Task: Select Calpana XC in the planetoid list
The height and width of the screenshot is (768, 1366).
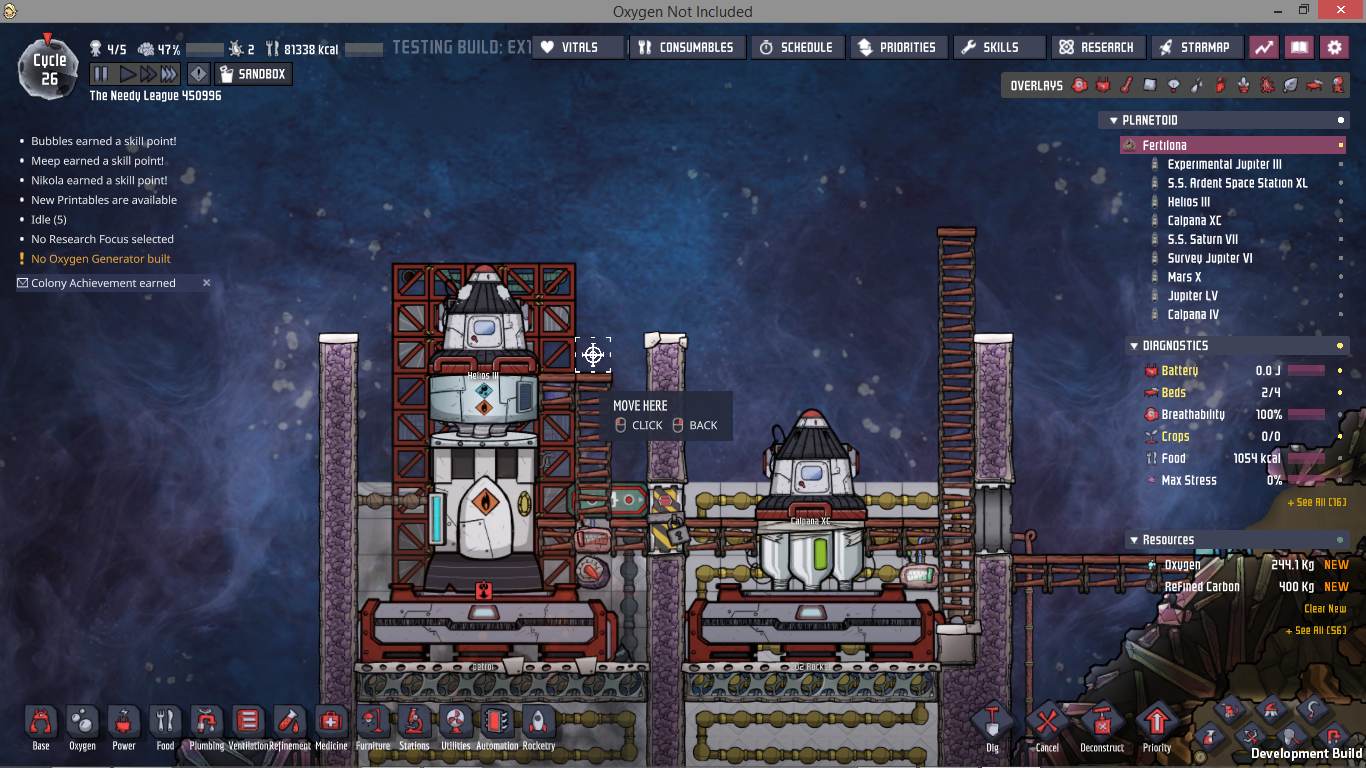Action: click(1194, 221)
